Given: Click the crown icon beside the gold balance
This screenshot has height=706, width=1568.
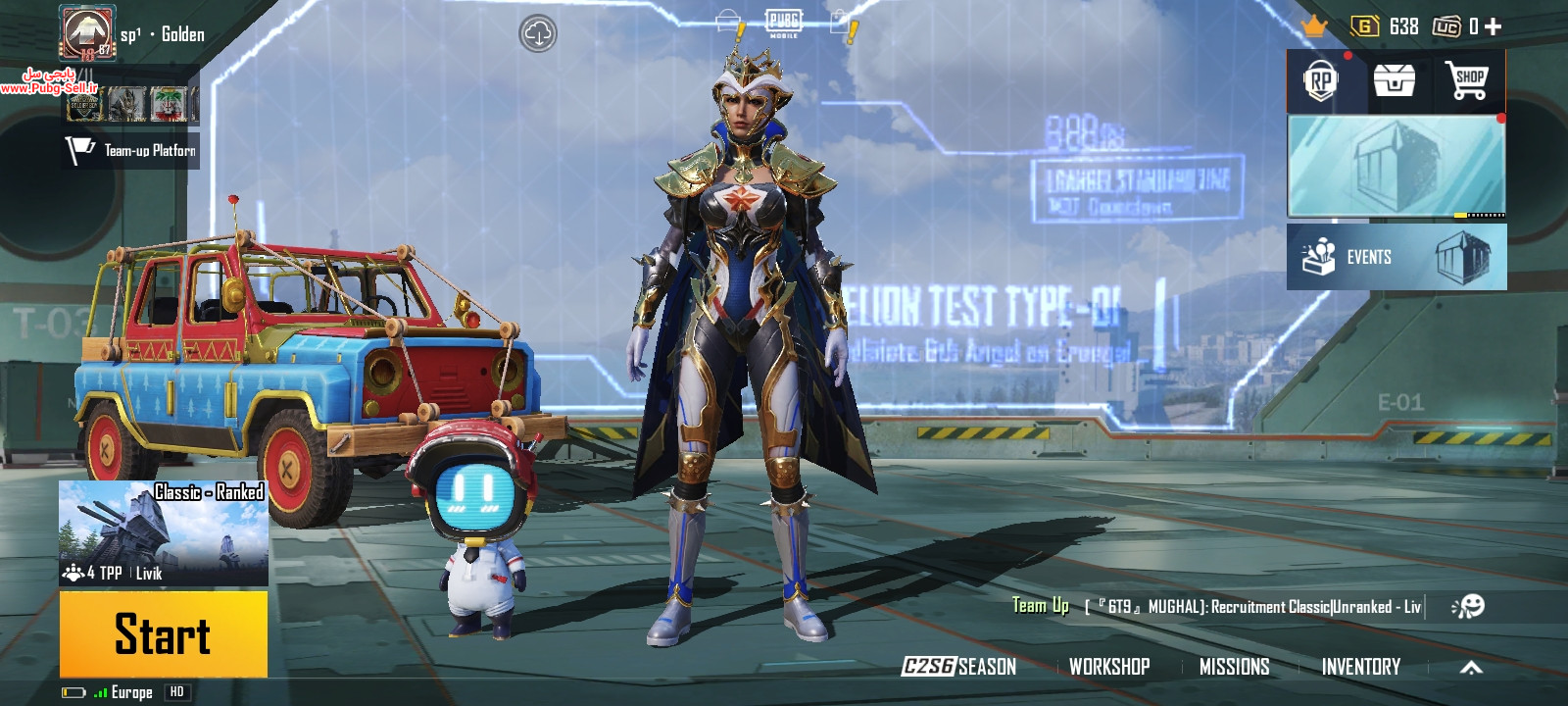Looking at the screenshot, I should coord(1313,26).
